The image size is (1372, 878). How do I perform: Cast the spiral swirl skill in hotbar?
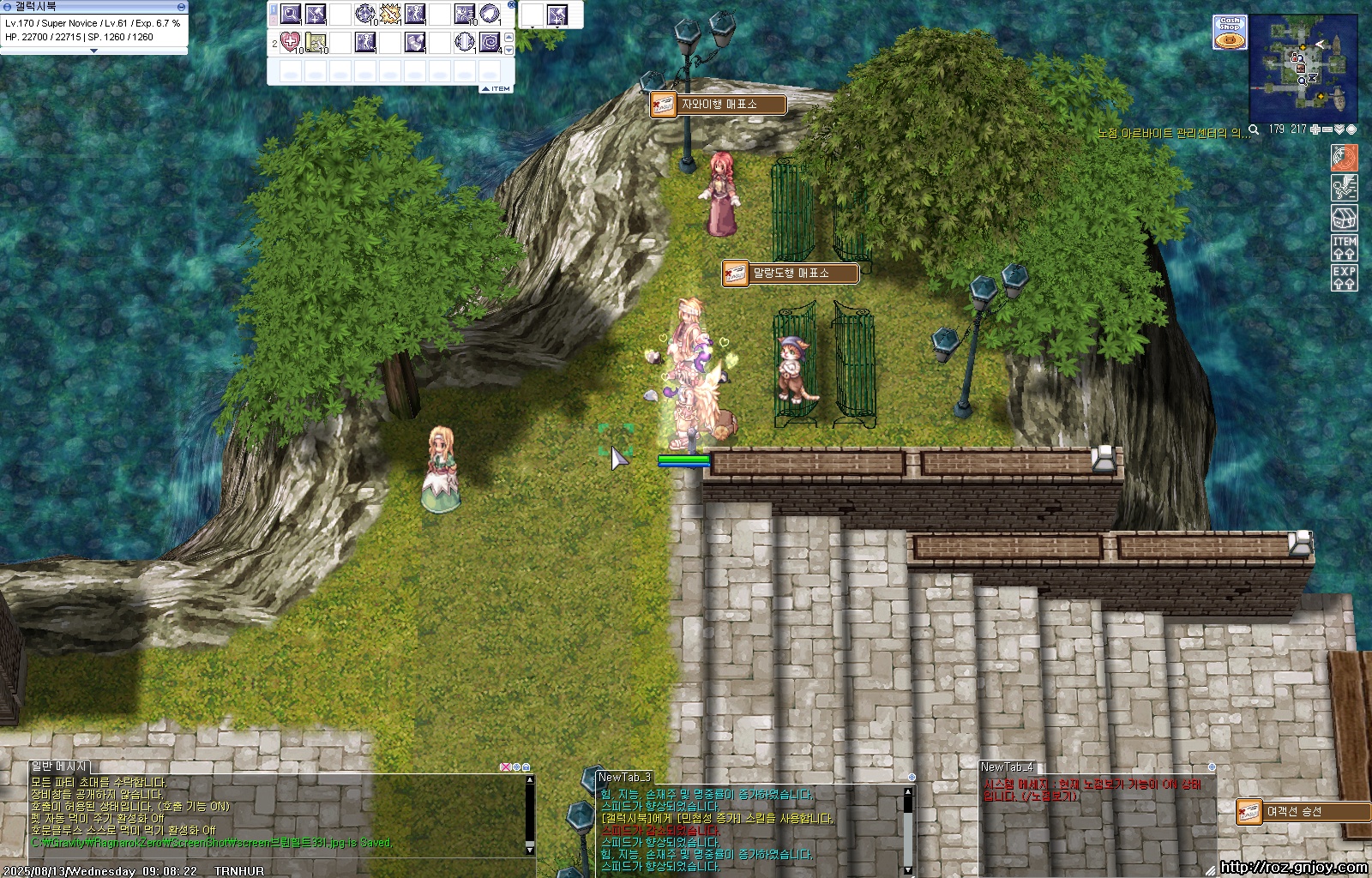pos(490,41)
